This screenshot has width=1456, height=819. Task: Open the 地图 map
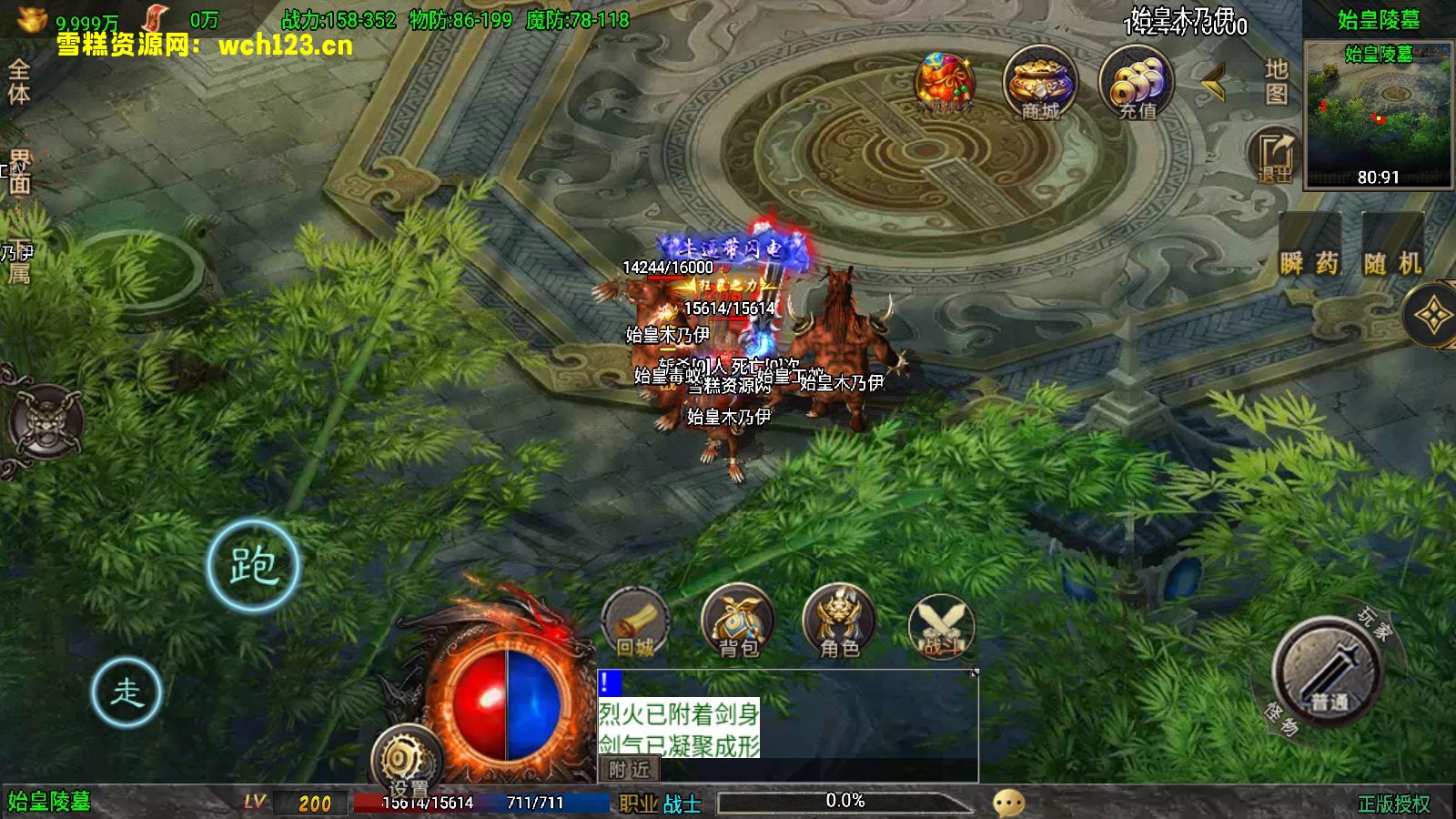[x=1276, y=81]
